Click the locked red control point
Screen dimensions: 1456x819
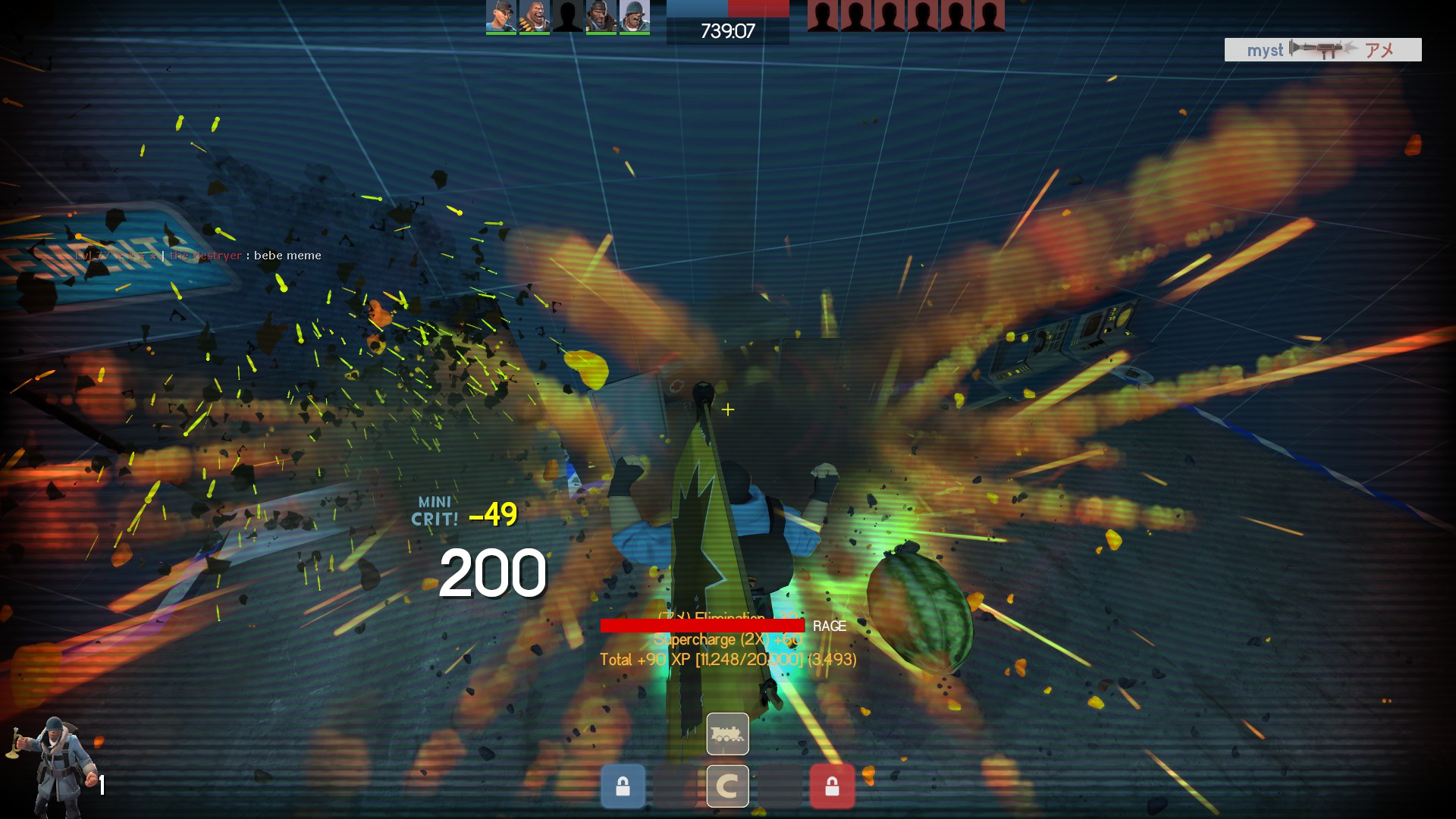(x=832, y=786)
